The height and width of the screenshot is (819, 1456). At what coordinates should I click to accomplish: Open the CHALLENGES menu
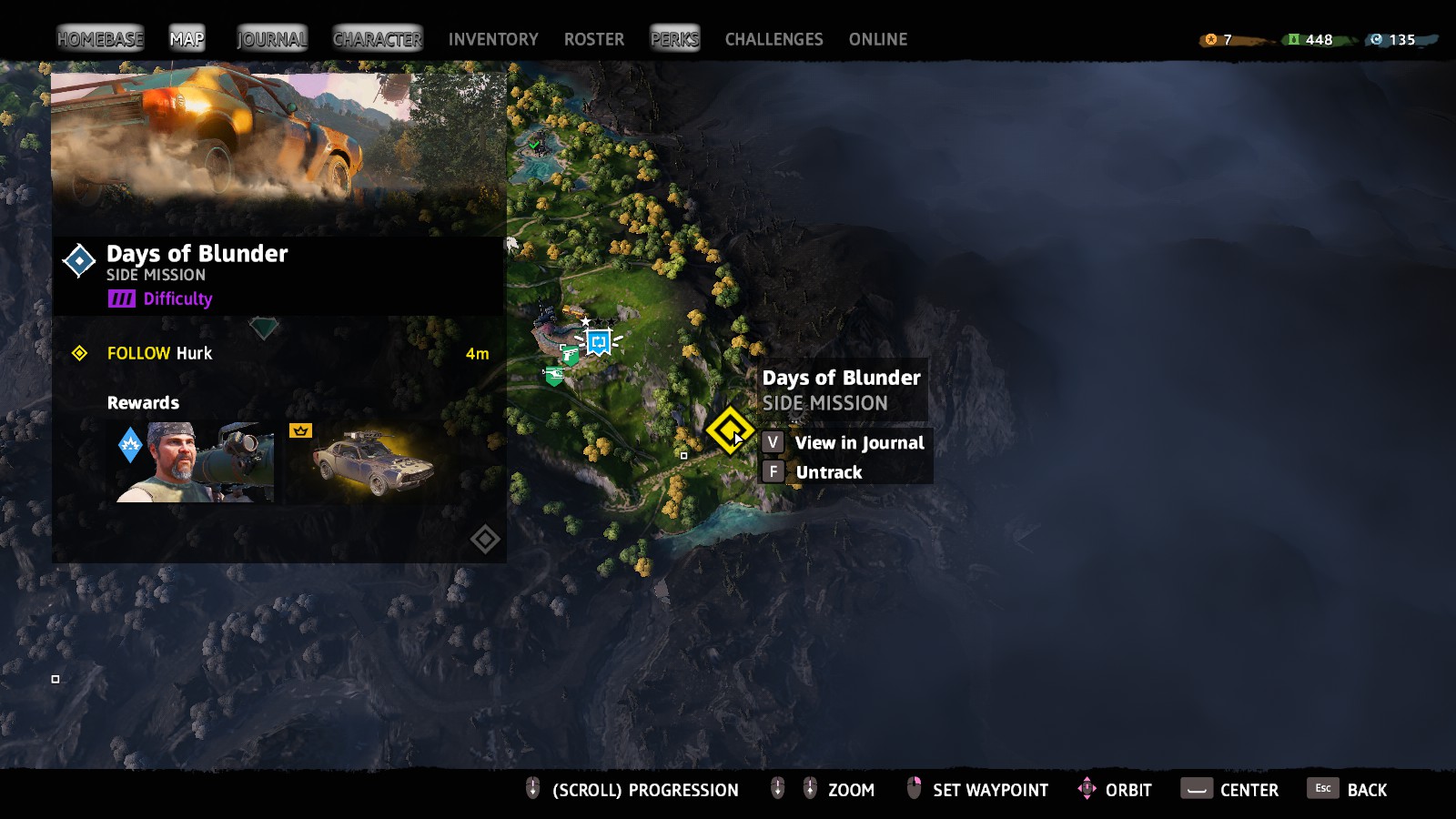coord(773,39)
